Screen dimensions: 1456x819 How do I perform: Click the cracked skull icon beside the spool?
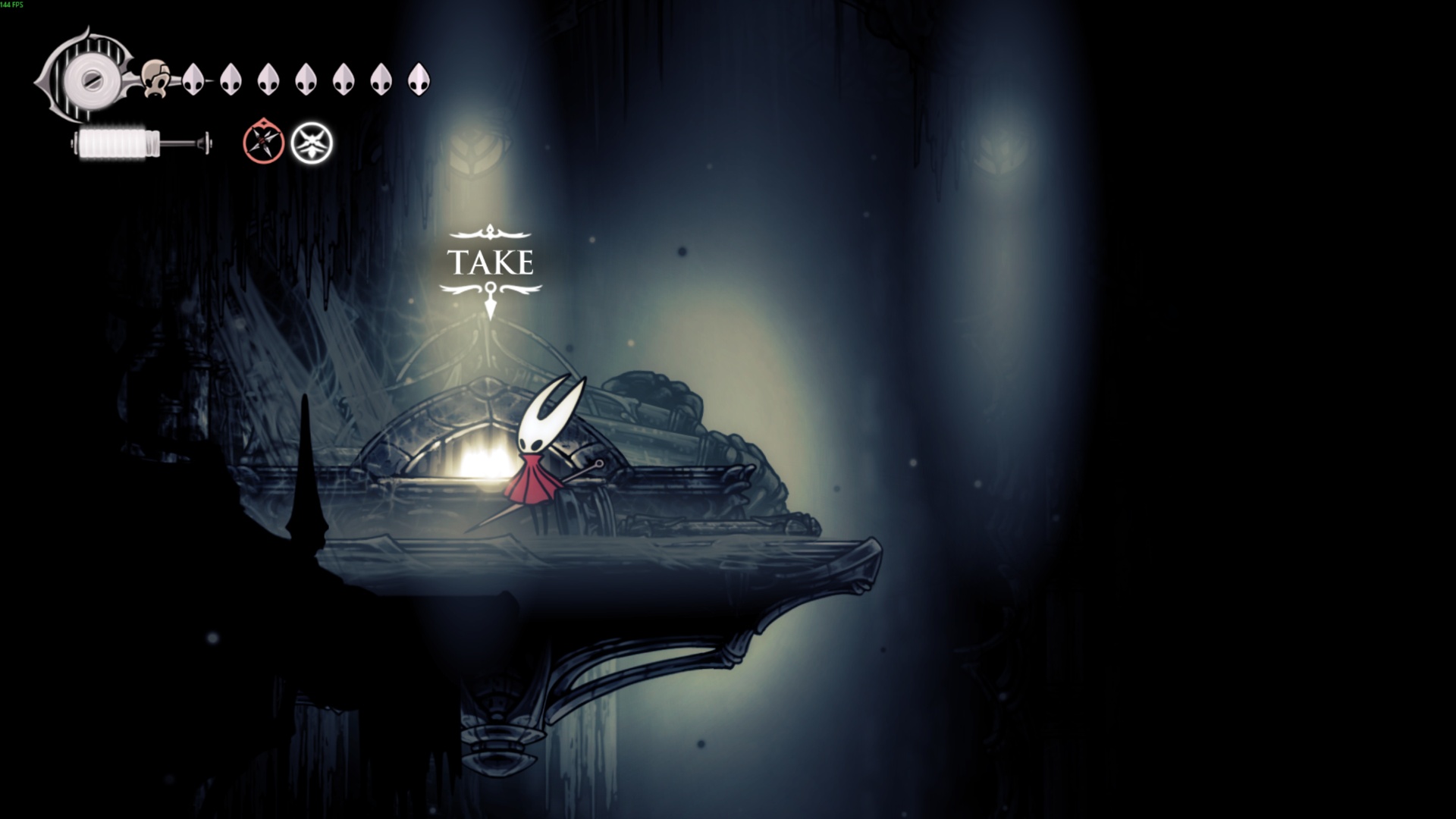point(157,79)
